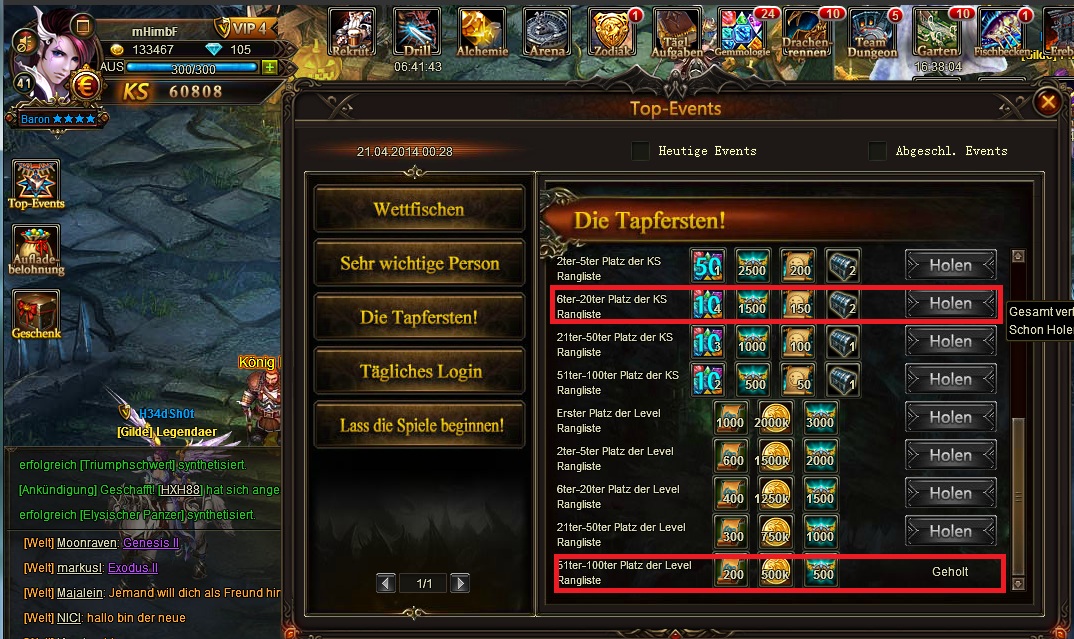Image resolution: width=1074 pixels, height=639 pixels.
Task: Open the Geschenk chest icon
Action: (x=35, y=313)
